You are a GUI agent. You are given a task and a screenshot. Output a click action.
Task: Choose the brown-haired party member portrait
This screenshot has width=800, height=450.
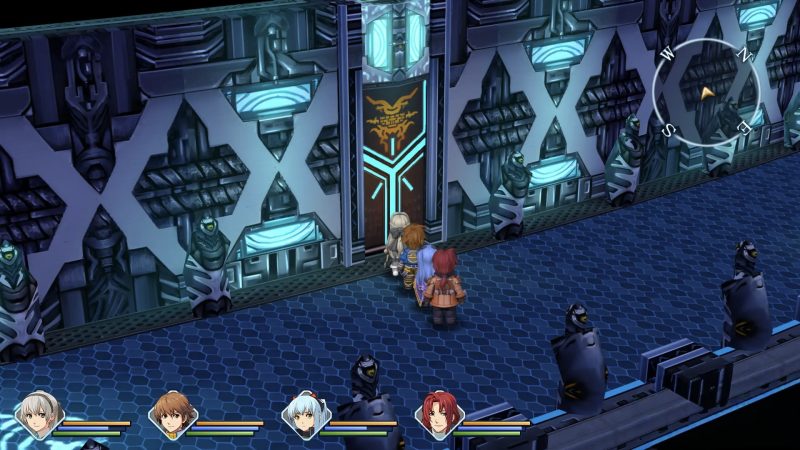click(171, 413)
